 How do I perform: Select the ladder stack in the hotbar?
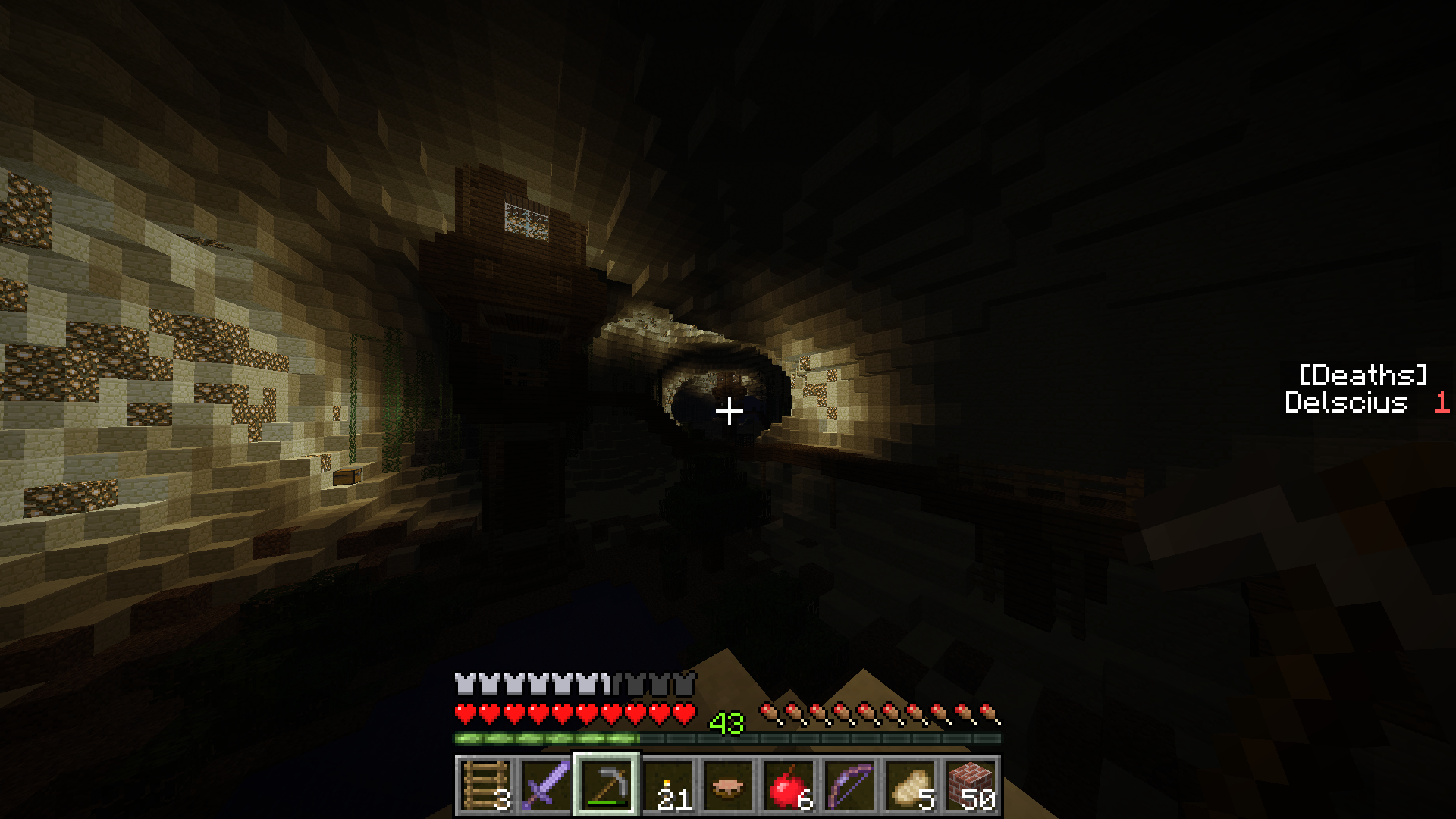pos(485,786)
